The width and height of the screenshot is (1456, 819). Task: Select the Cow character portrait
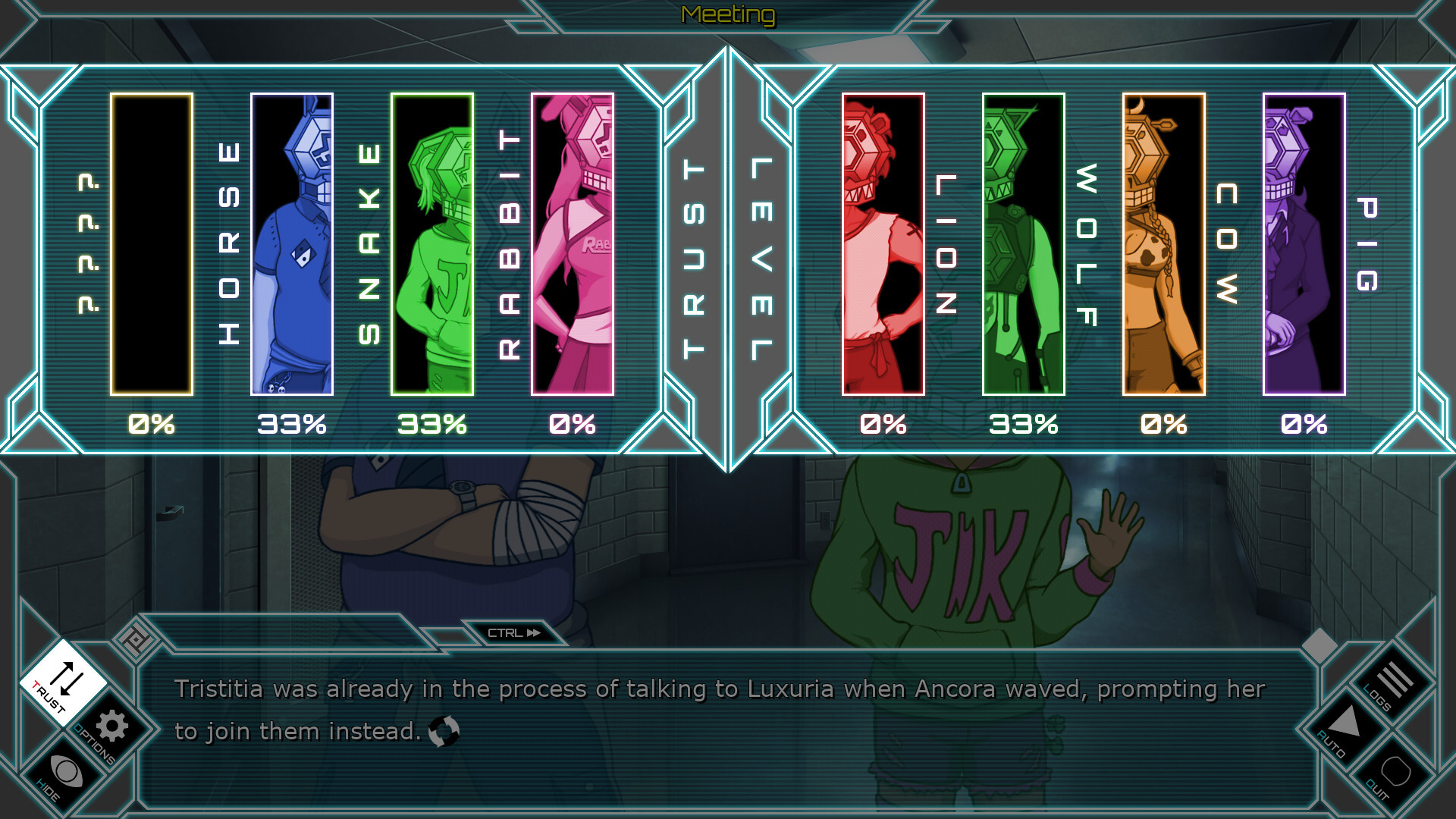pyautogui.click(x=1164, y=244)
